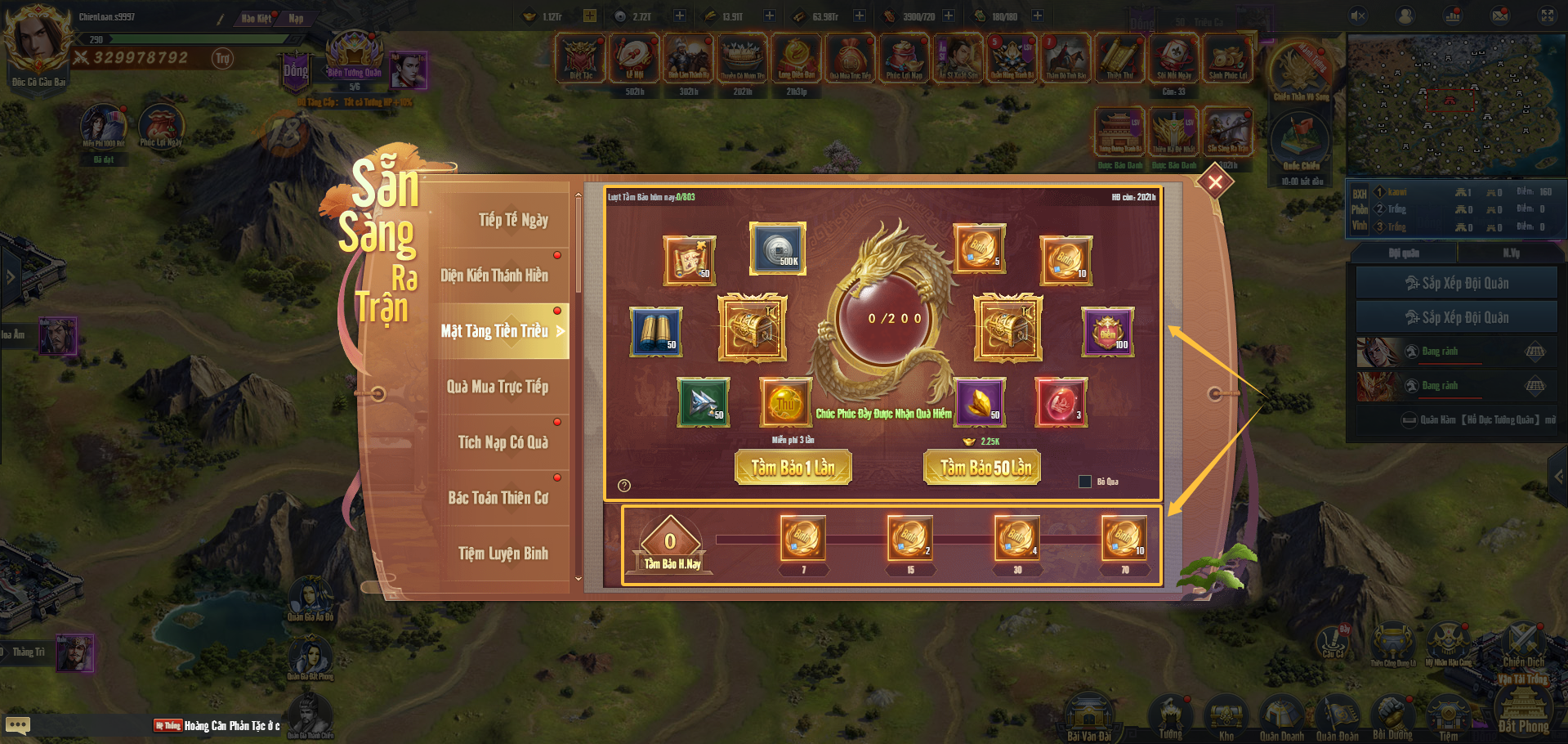The image size is (1568, 744).
Task: Click the Tầm Bảo 1 Lần button
Action: pyautogui.click(x=793, y=468)
